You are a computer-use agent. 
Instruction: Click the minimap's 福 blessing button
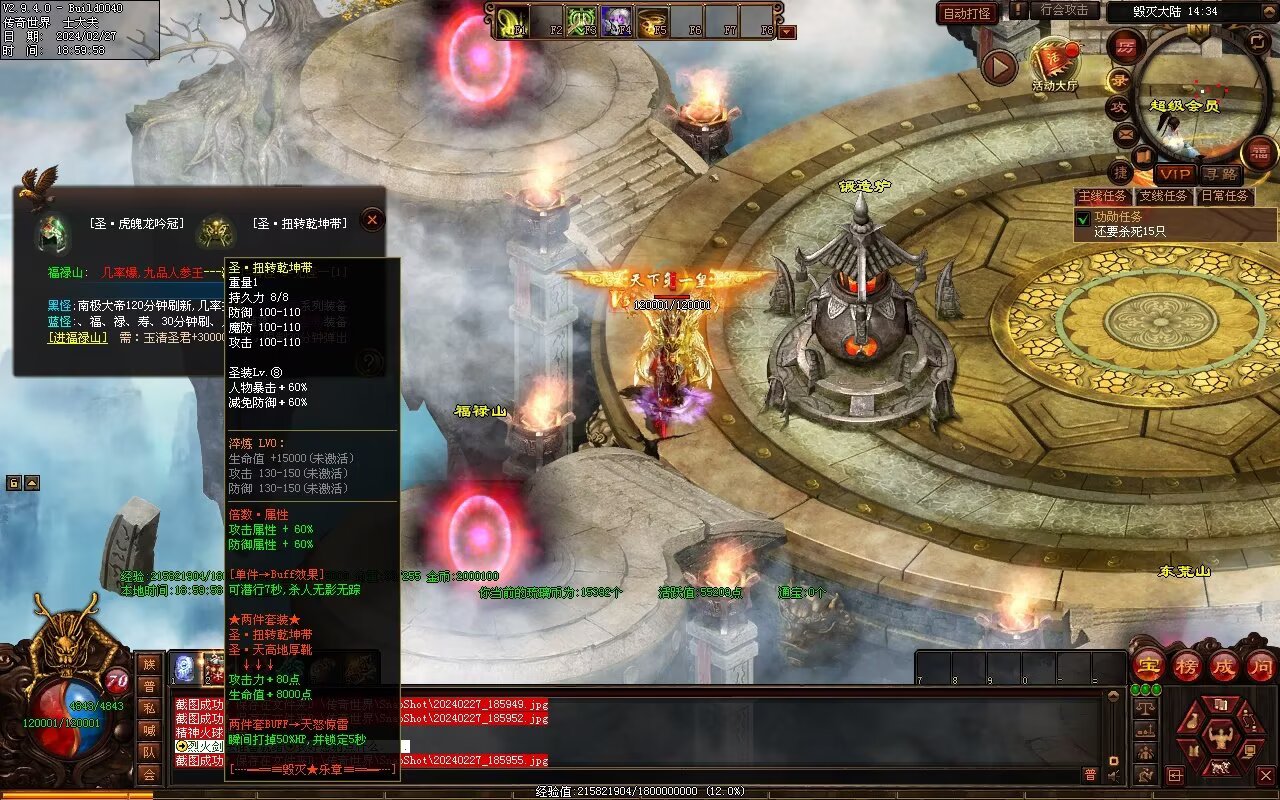click(x=1259, y=153)
